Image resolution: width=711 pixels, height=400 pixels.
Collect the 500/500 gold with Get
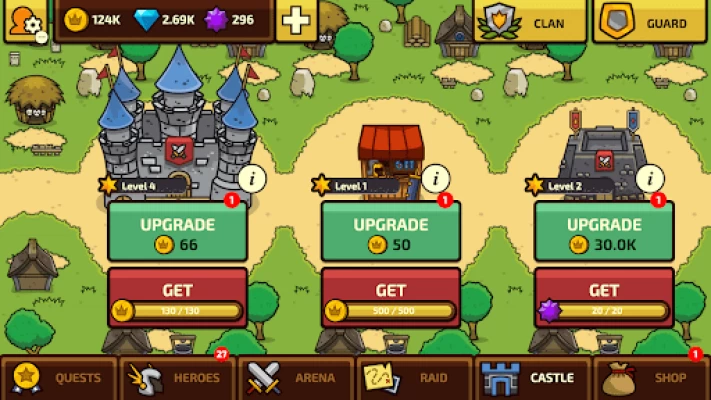390,298
